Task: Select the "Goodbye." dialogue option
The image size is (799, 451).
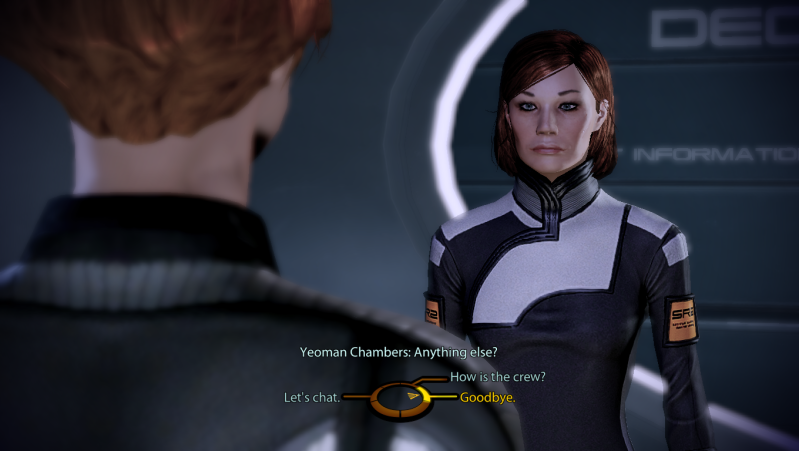Action: tap(487, 398)
